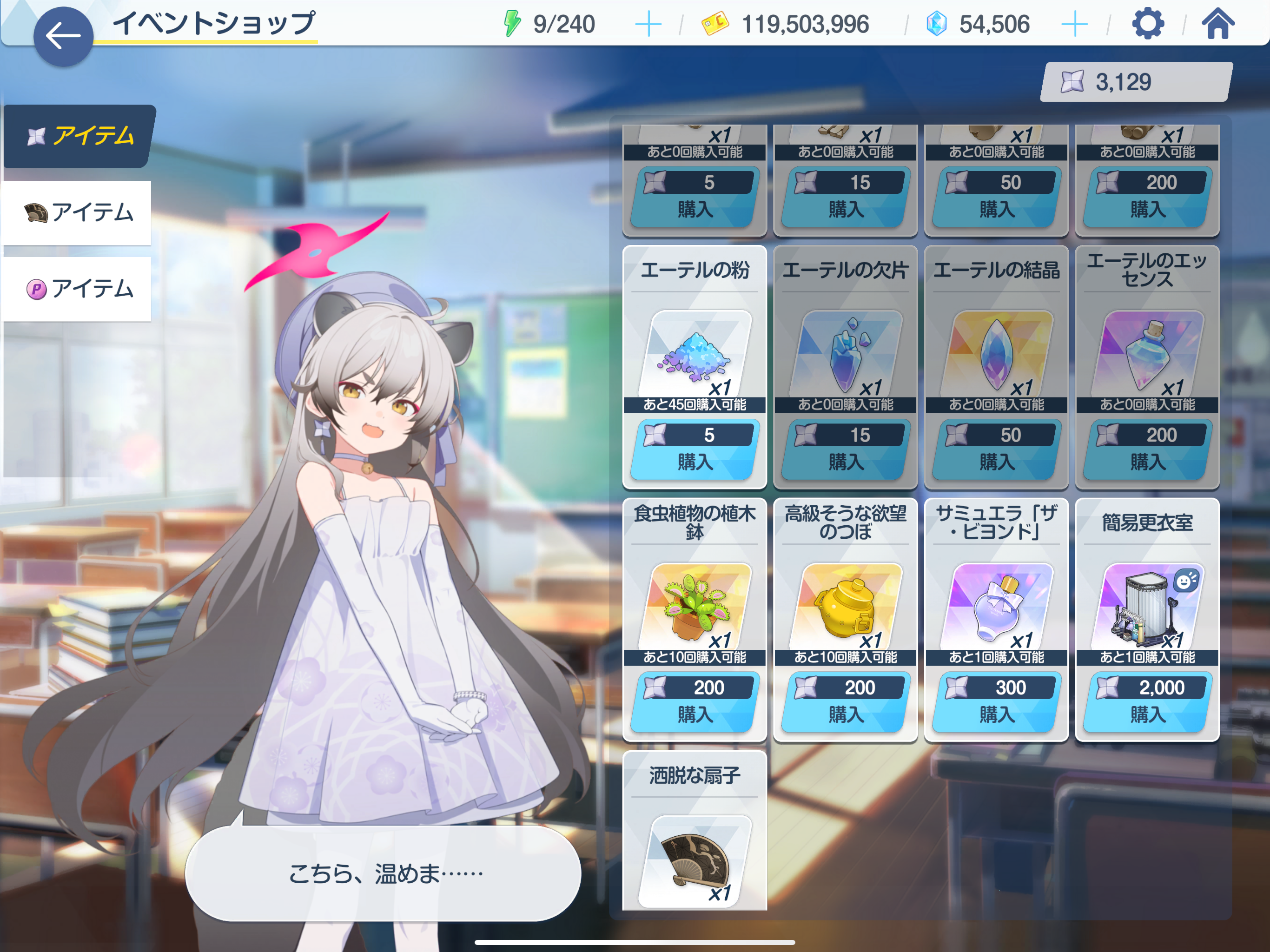Screen dimensions: 1270x952
Task: Add more blue gems with plus button
Action: [x=1074, y=24]
